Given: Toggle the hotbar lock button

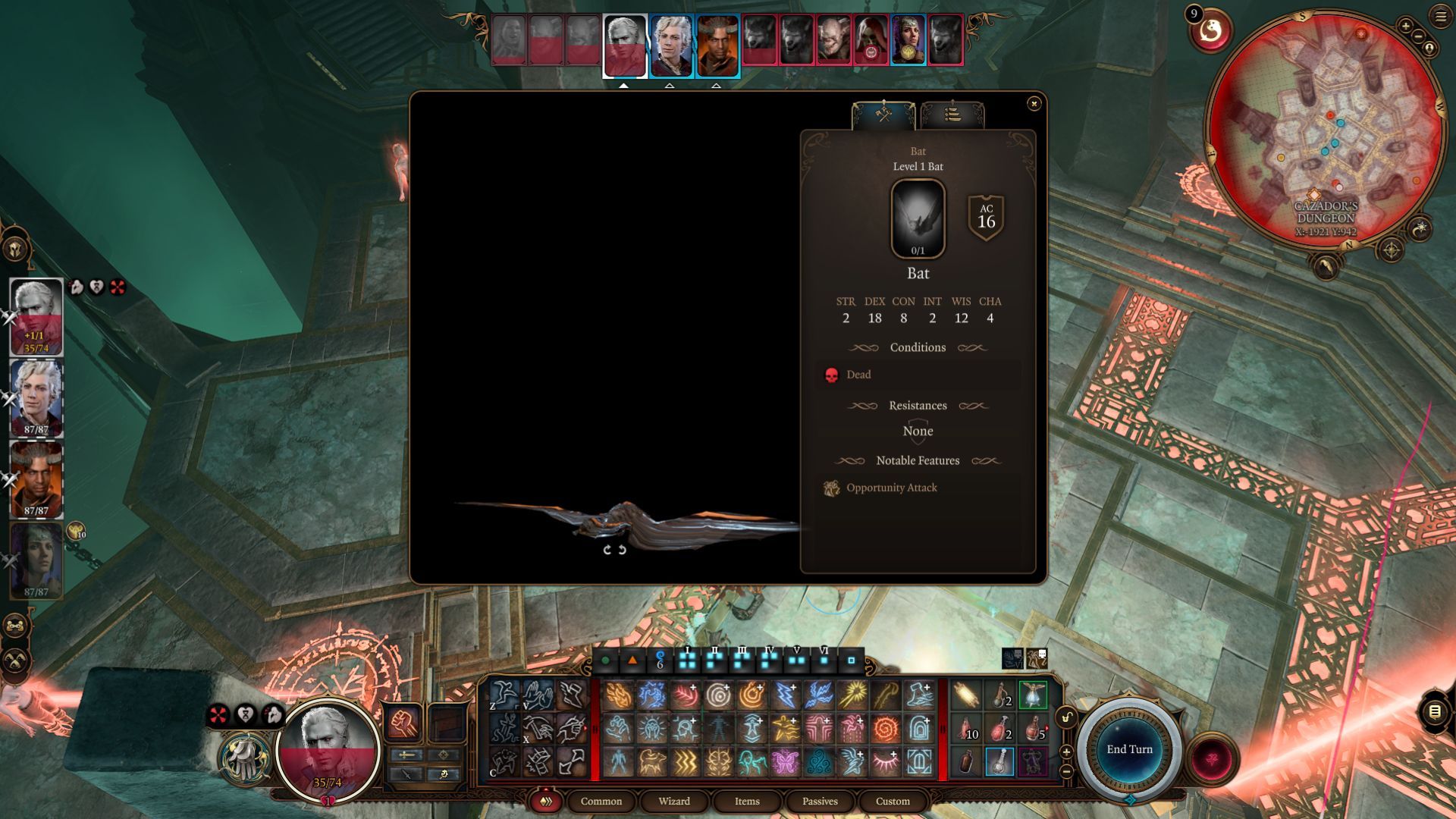Looking at the screenshot, I should pyautogui.click(x=1066, y=717).
